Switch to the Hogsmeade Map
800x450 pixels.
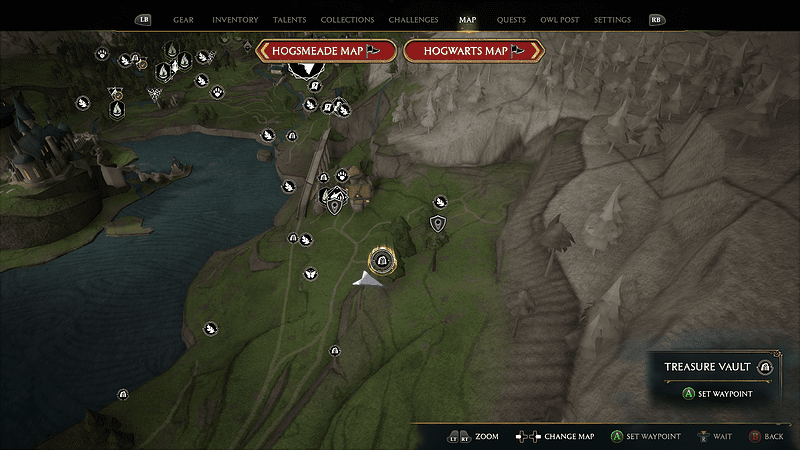pos(327,51)
